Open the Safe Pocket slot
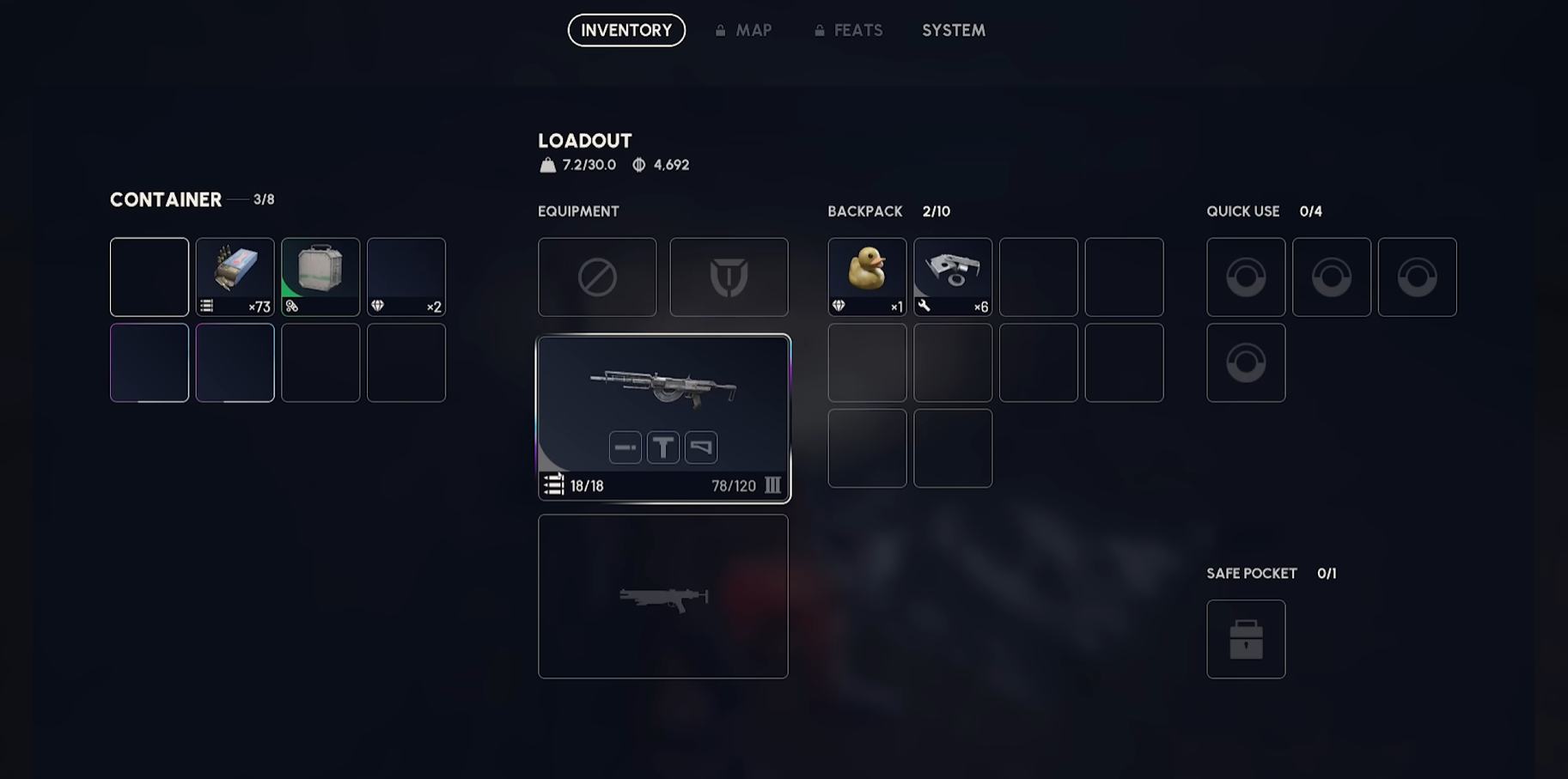1568x779 pixels. (1246, 639)
